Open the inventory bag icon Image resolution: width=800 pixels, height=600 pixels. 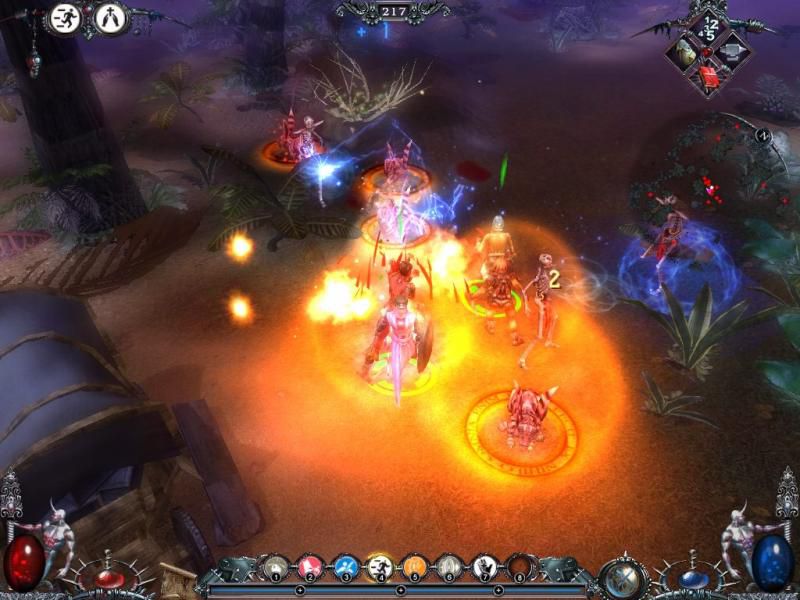pyautogui.click(x=685, y=52)
